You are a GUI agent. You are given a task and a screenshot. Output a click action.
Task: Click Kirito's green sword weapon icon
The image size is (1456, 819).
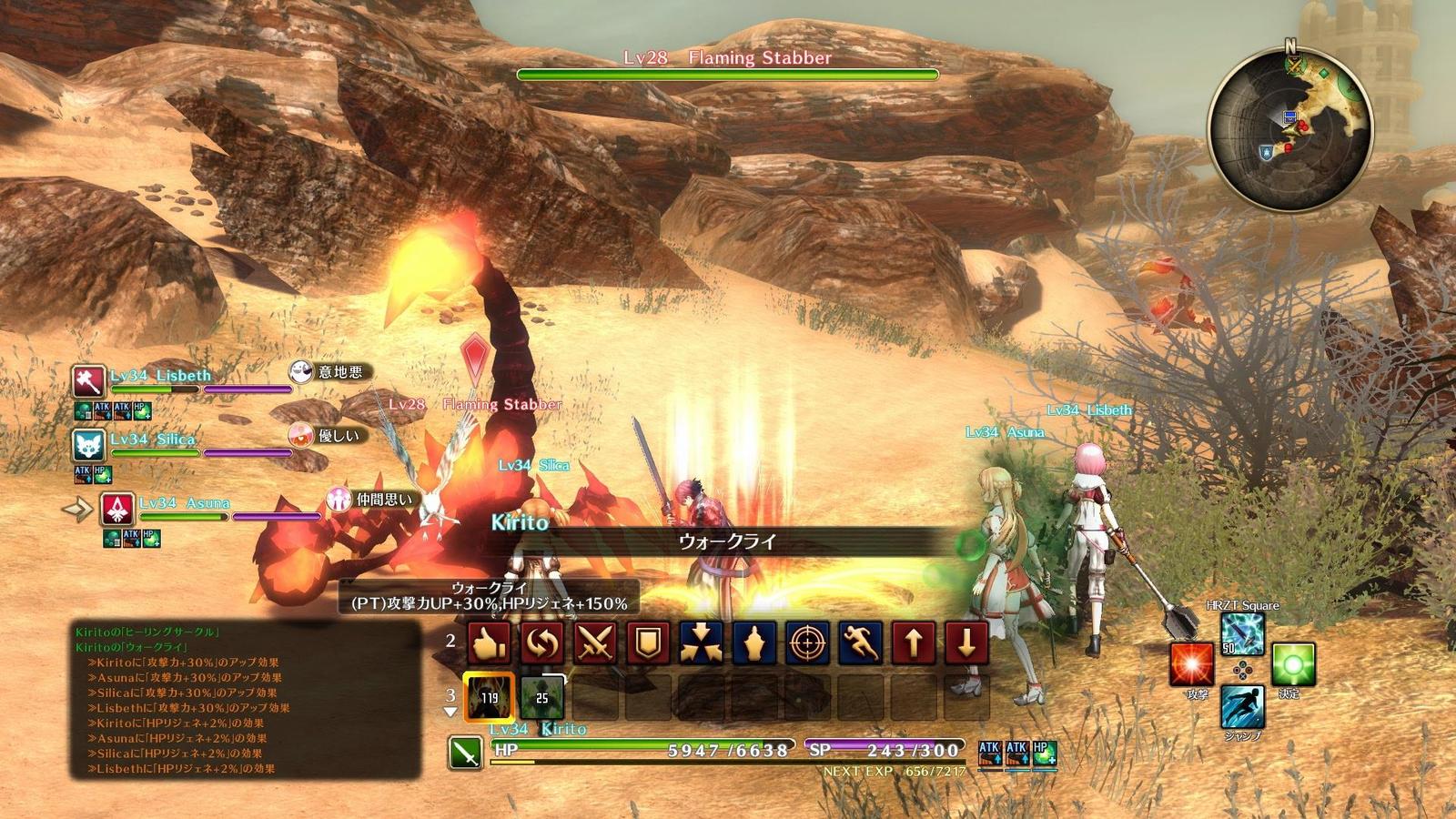pos(466,753)
